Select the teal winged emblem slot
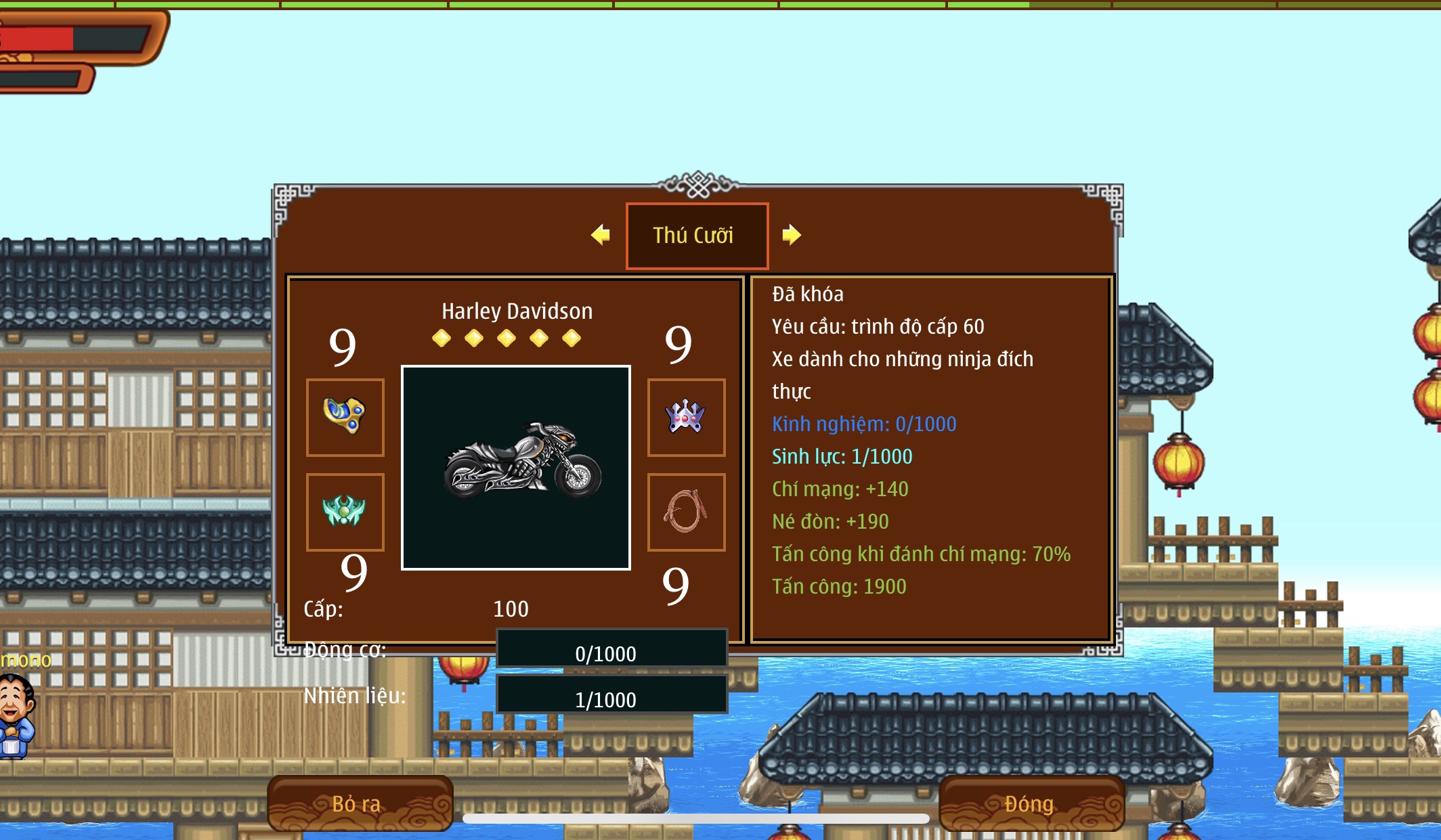 coord(345,512)
